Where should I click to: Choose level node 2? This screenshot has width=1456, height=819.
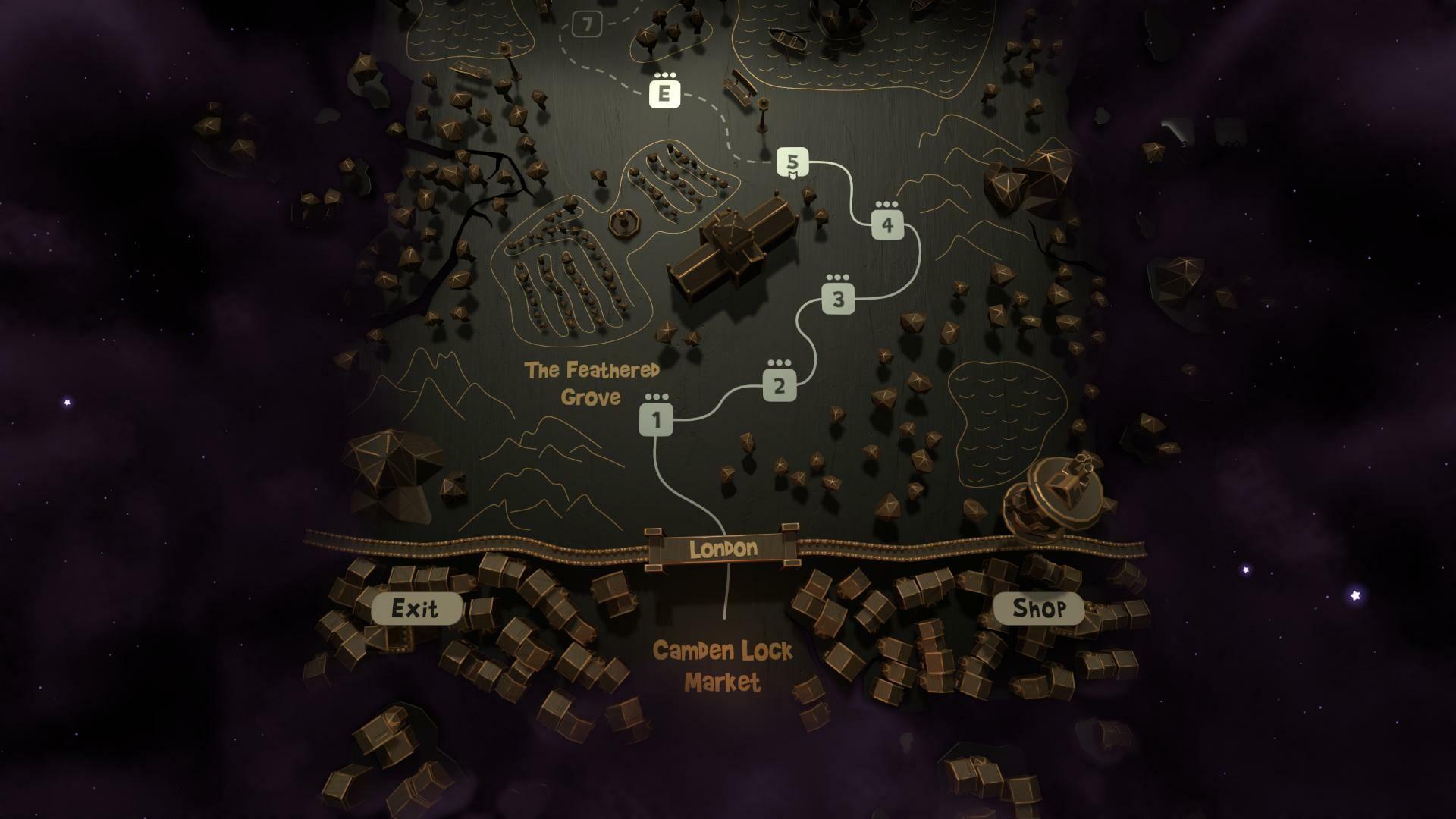780,386
